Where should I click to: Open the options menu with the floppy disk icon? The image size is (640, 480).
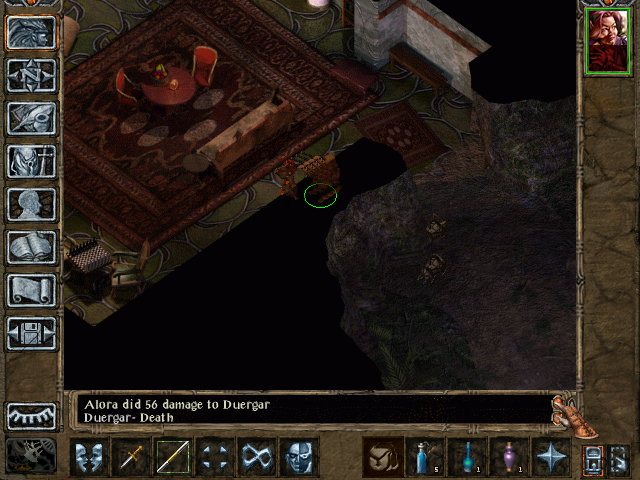tap(32, 333)
